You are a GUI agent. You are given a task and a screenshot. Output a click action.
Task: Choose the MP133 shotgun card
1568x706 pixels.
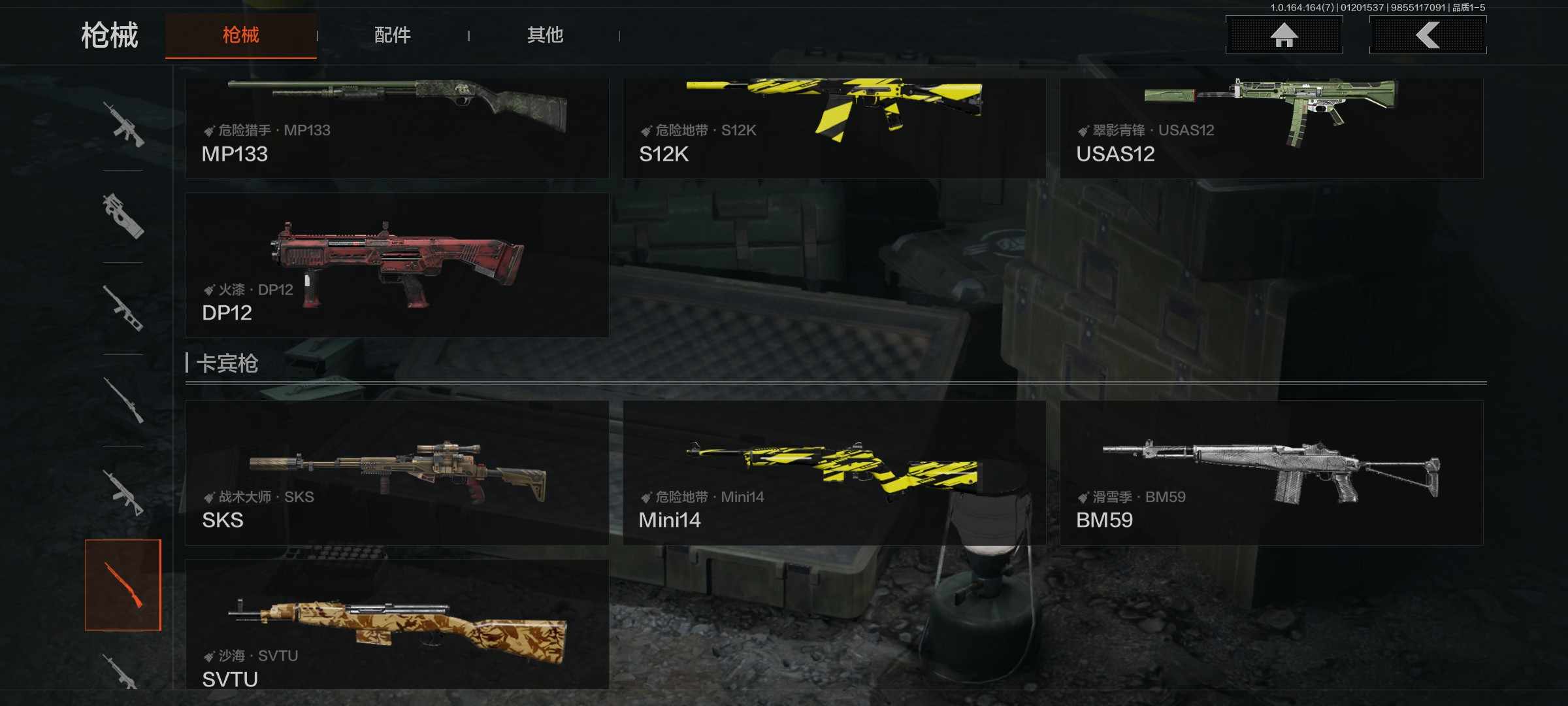(397, 127)
